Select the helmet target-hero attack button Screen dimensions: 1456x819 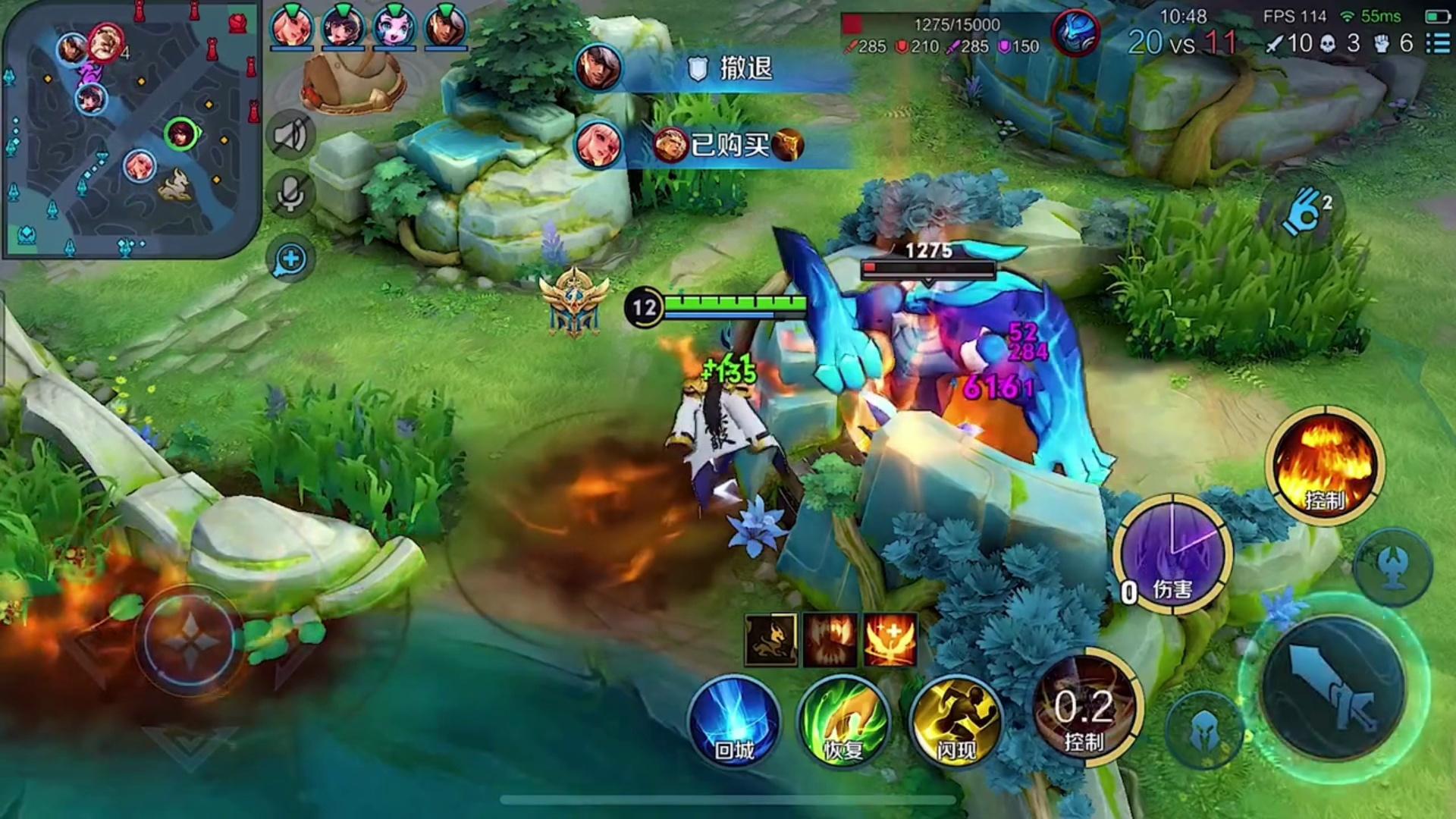1203,731
